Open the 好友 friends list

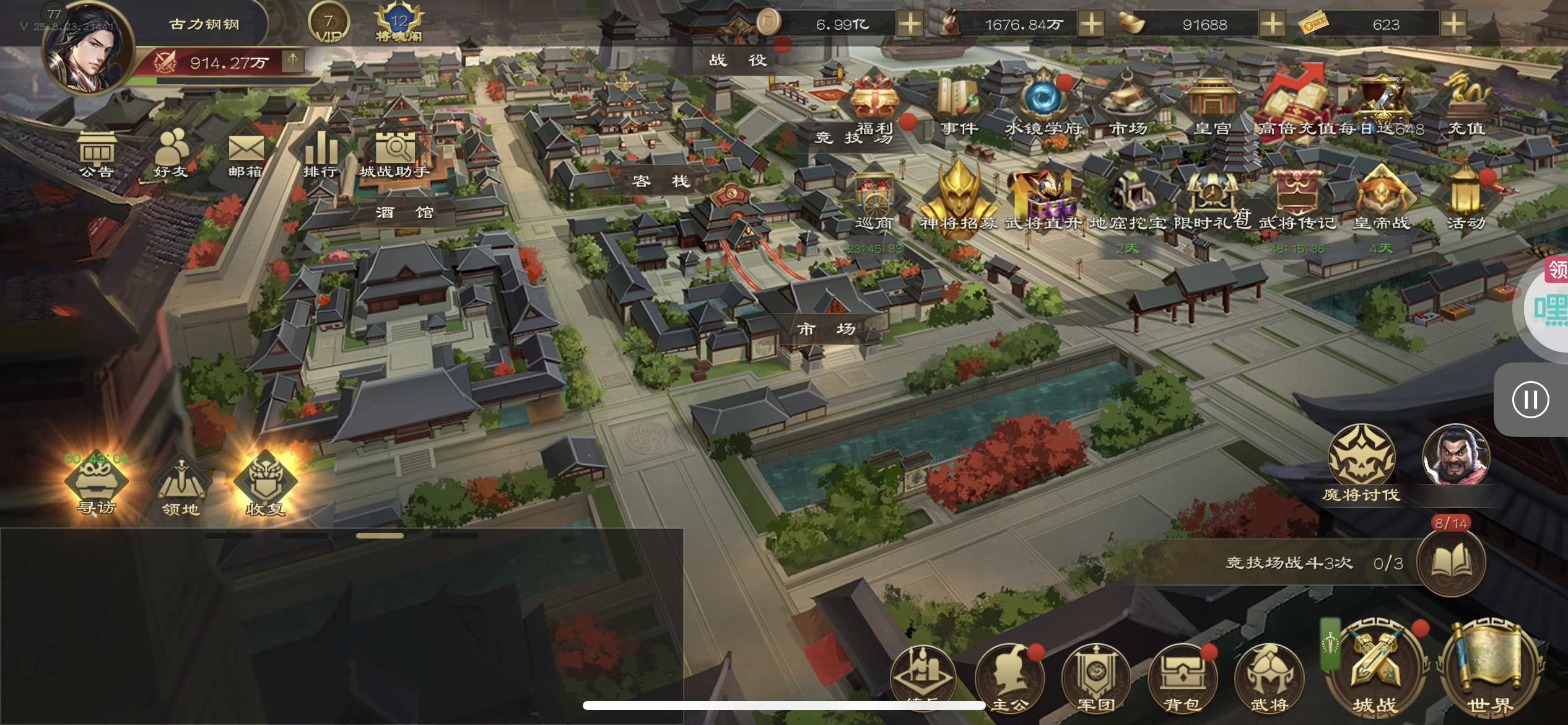(x=171, y=154)
